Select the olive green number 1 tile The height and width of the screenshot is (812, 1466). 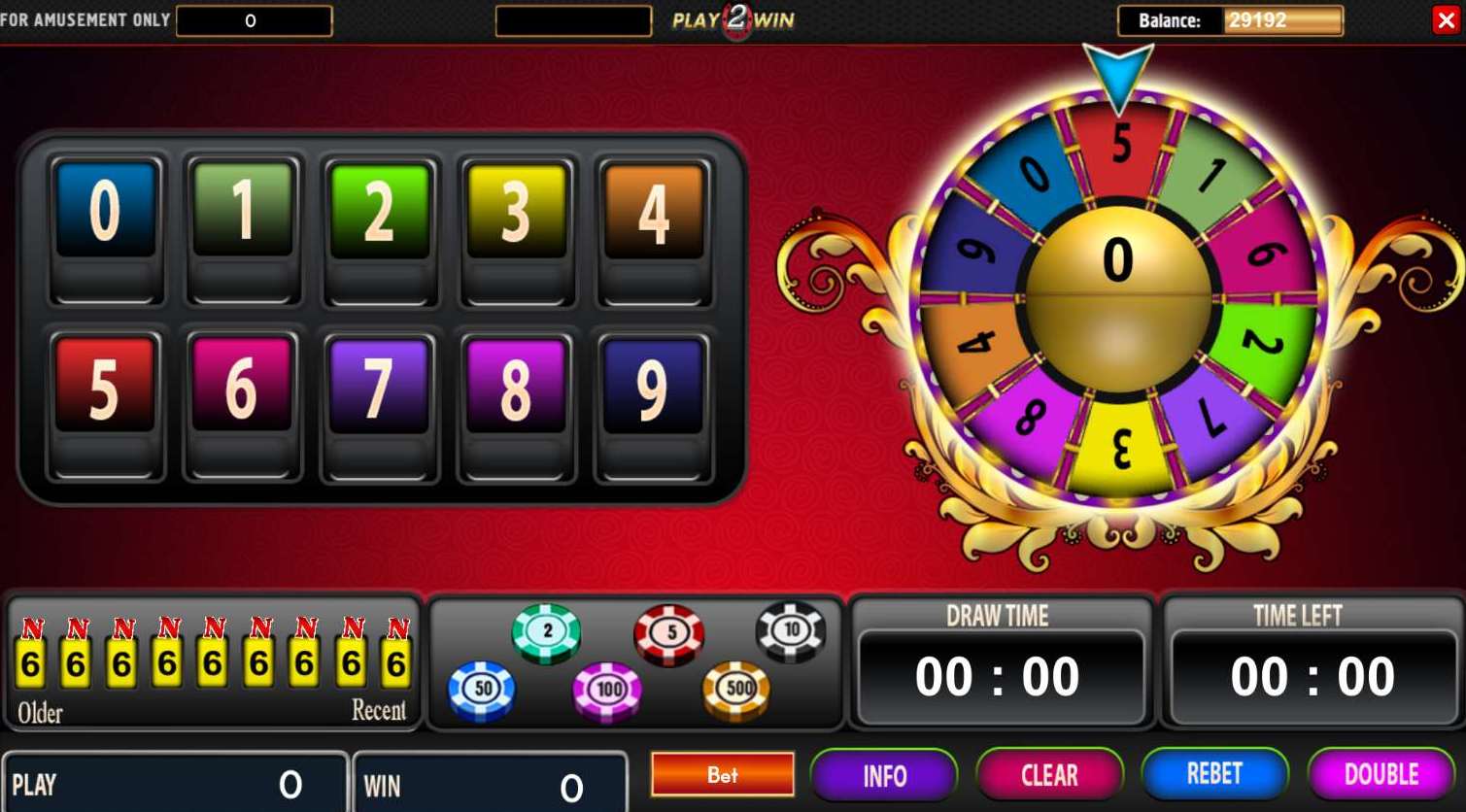pyautogui.click(x=243, y=210)
